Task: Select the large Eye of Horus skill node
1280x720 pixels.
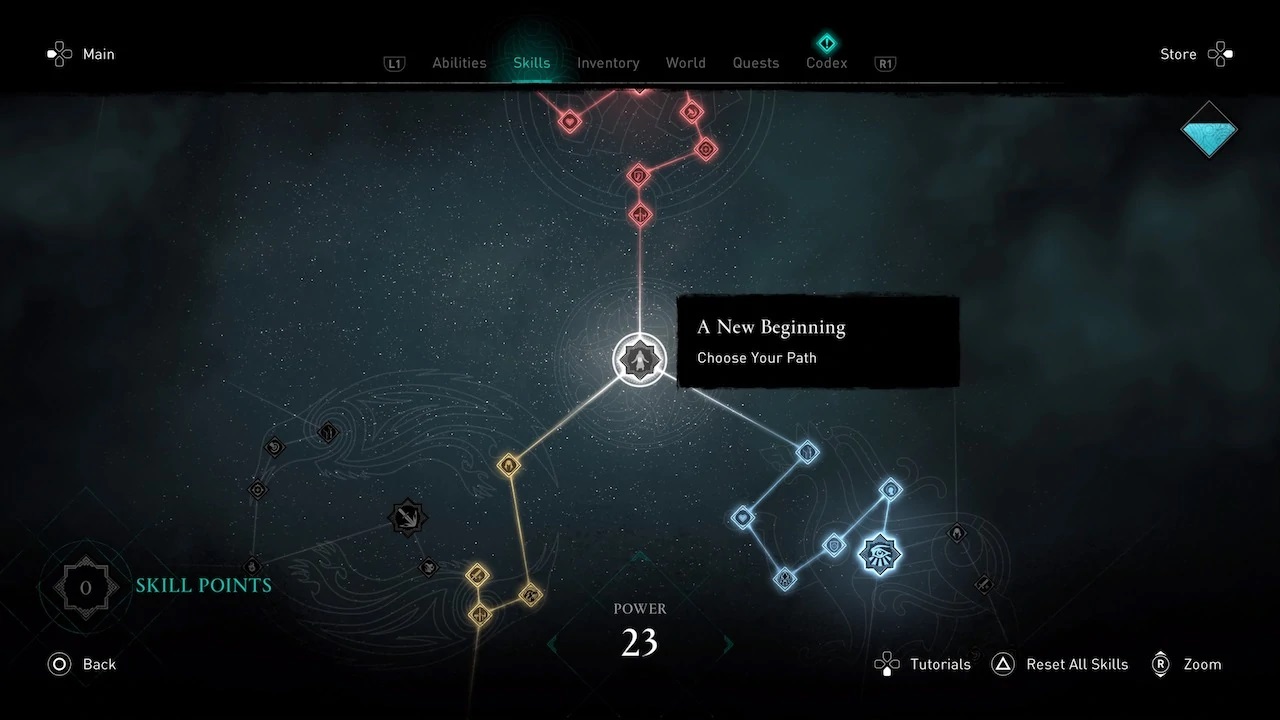Action: click(878, 554)
